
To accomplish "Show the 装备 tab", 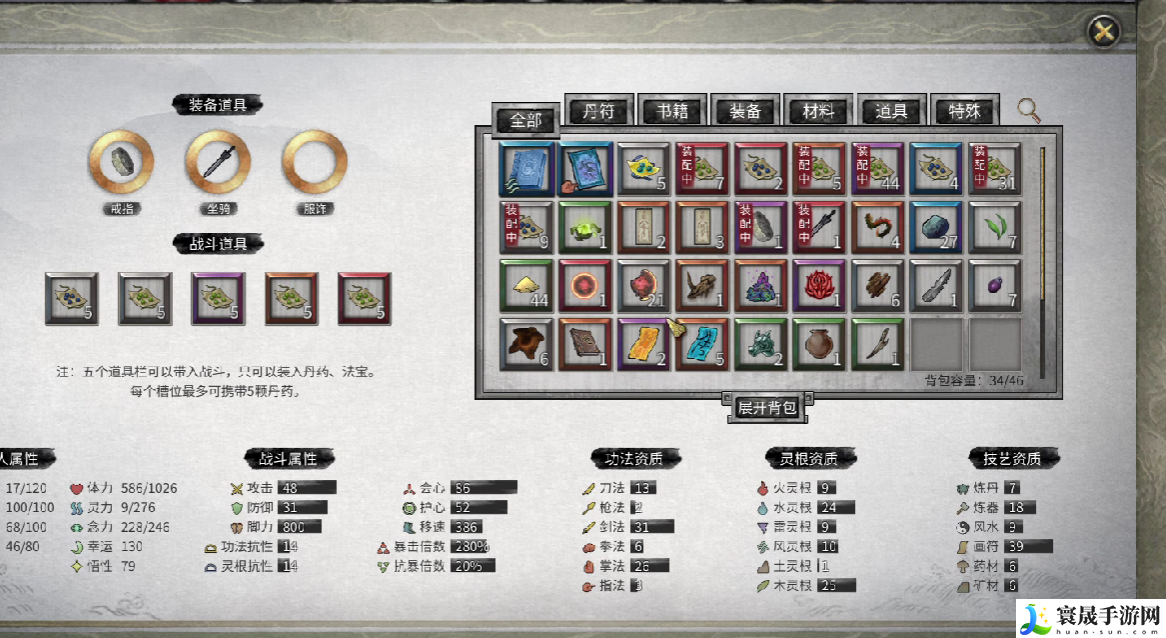I will click(x=745, y=111).
